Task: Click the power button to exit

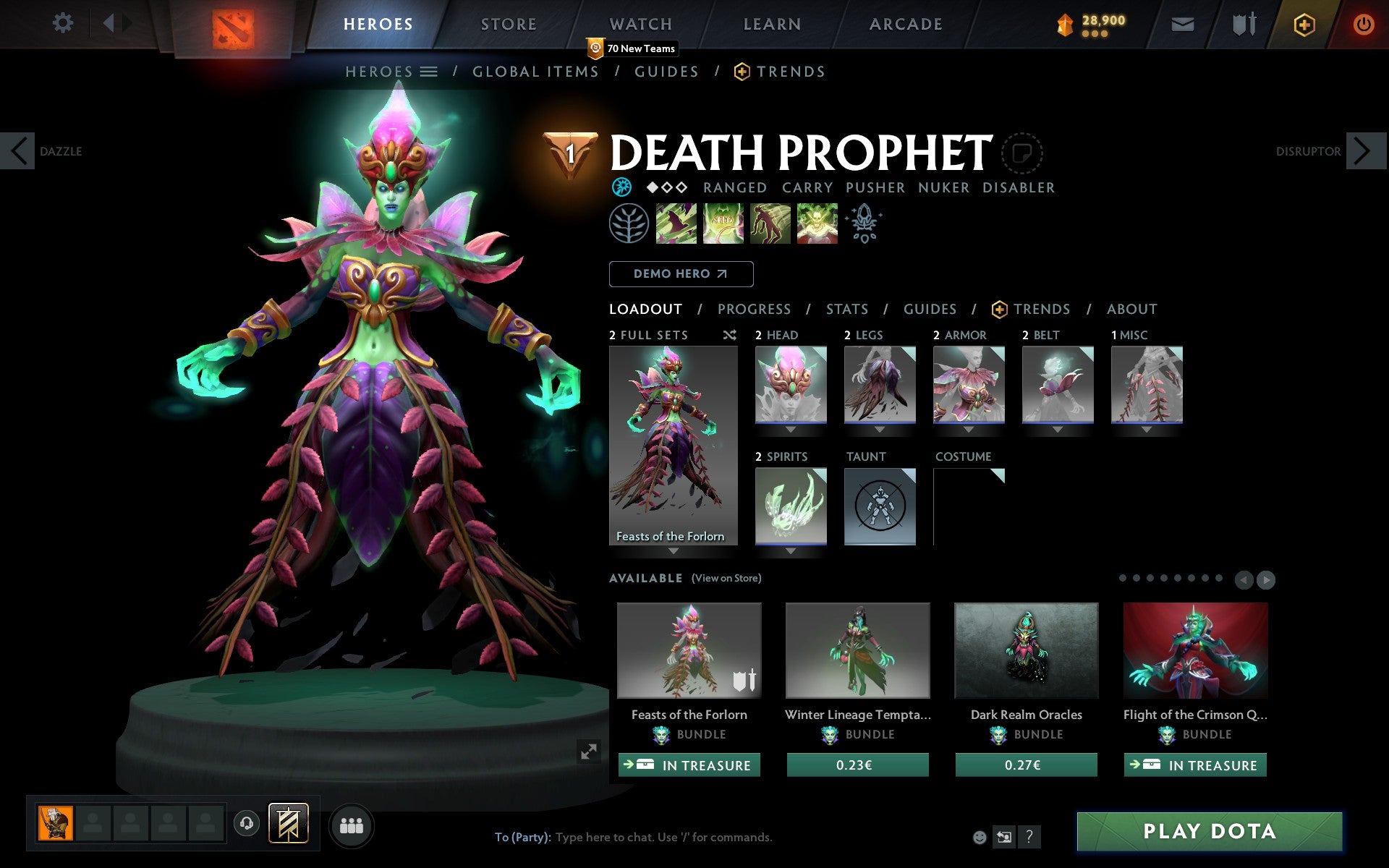Action: (x=1363, y=23)
